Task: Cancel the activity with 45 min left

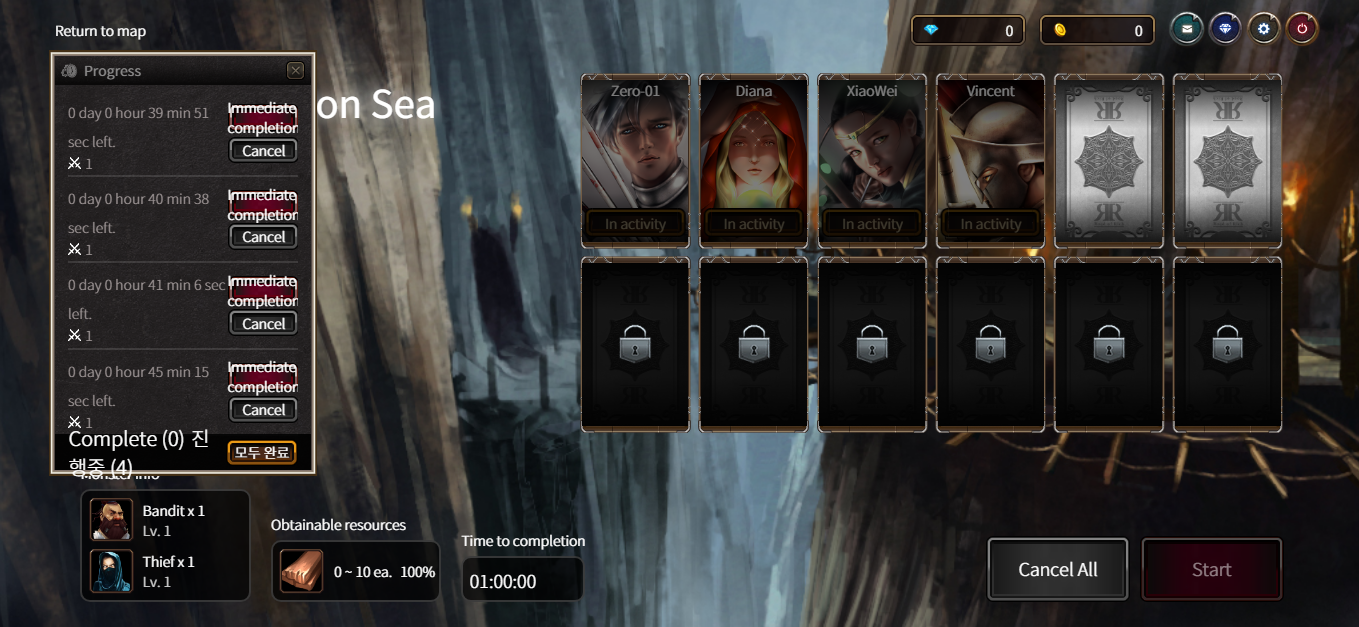Action: [263, 410]
